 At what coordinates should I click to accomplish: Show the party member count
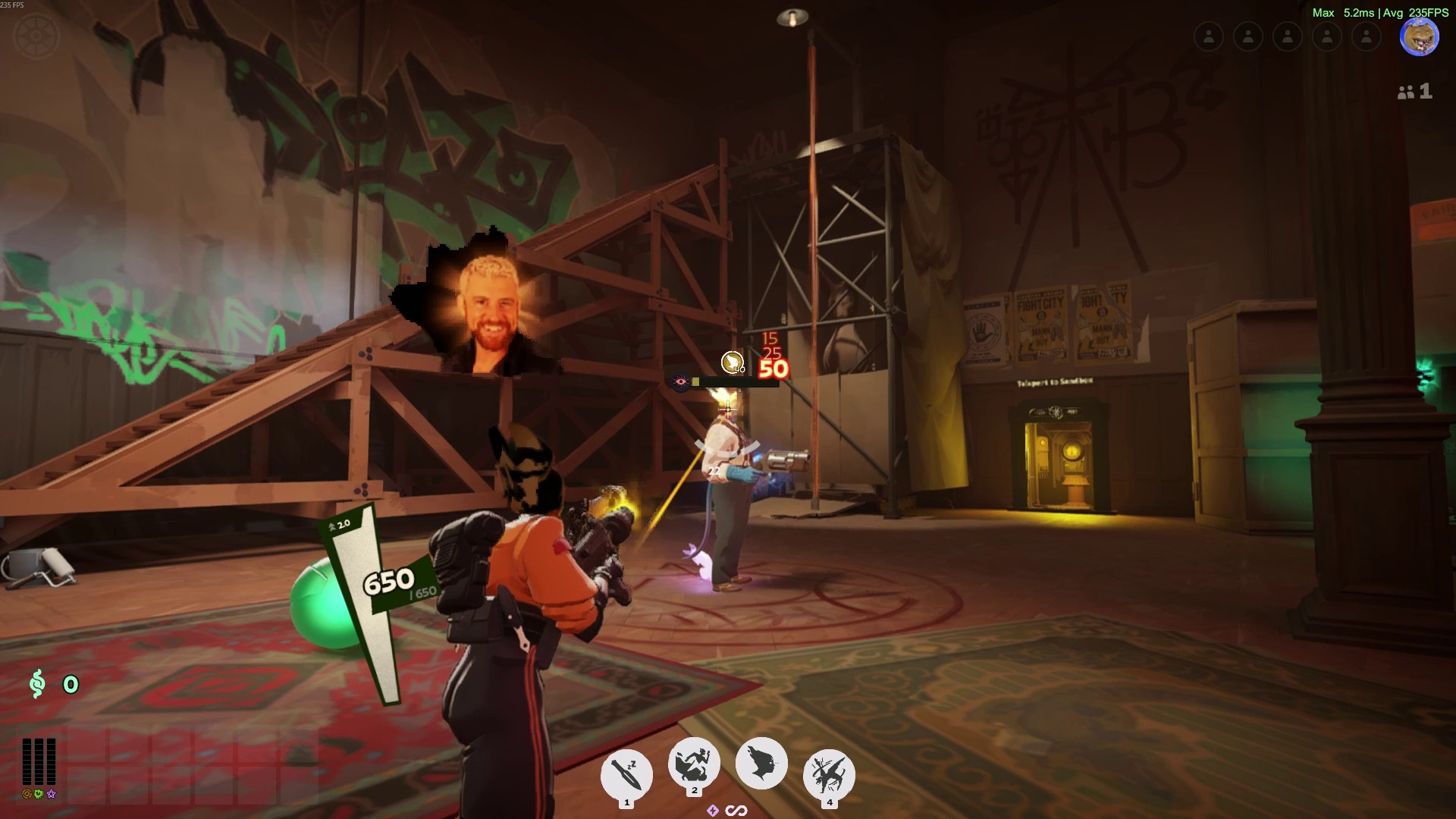(1415, 92)
